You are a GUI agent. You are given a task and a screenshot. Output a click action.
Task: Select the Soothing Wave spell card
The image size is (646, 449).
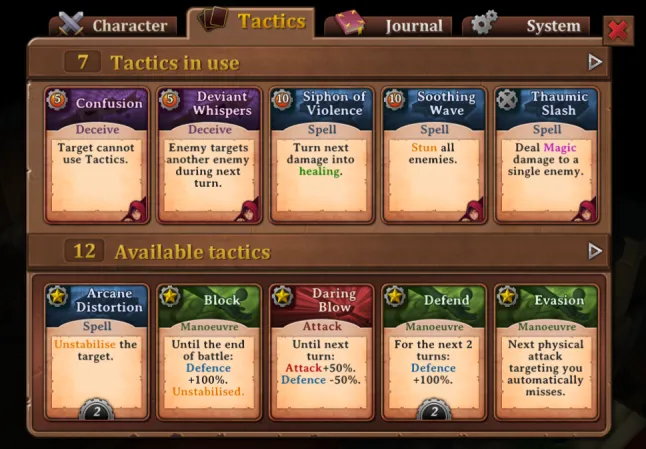(x=434, y=154)
